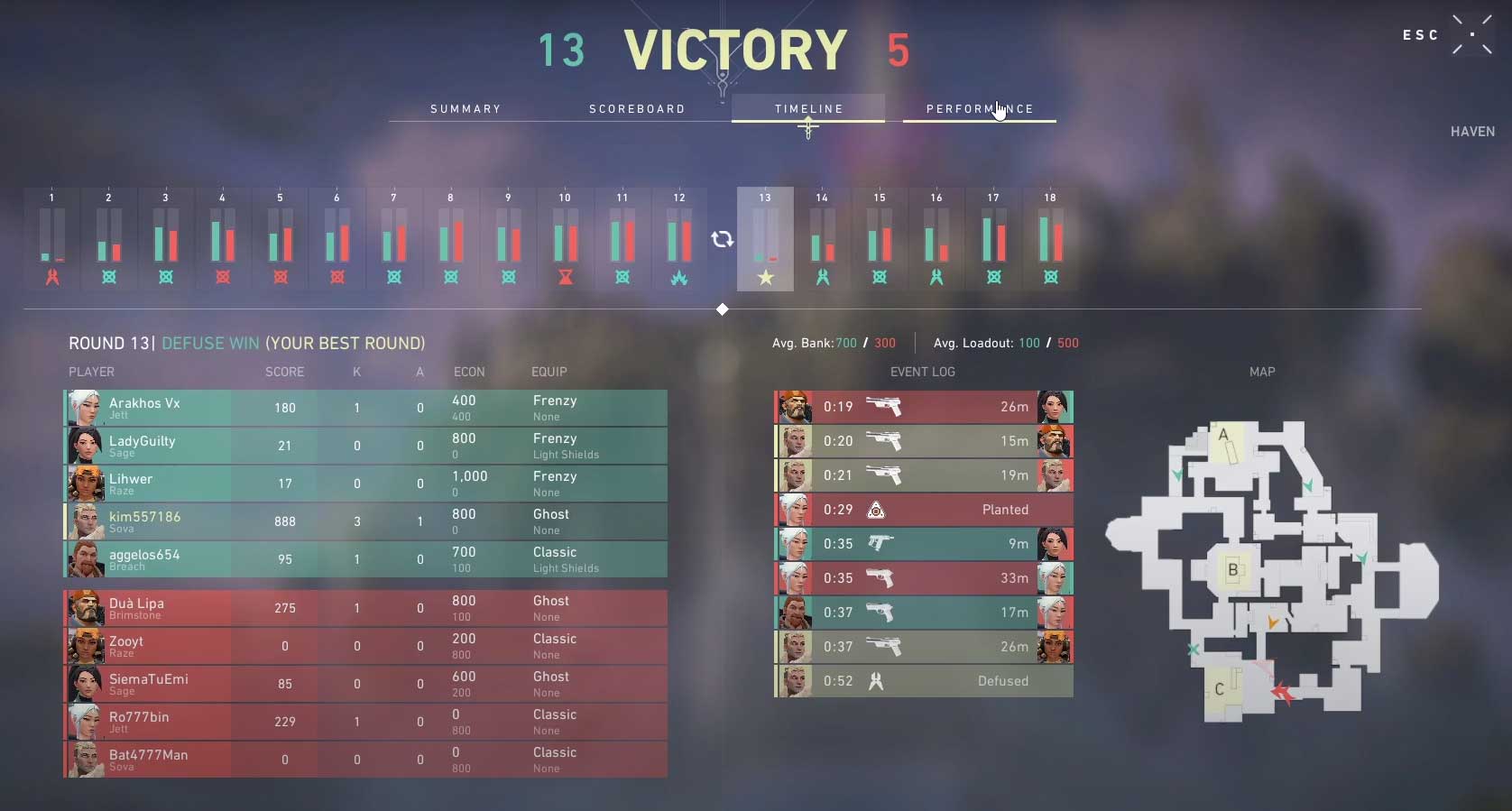1512x811 pixels.
Task: Select enemy player Duà Lipa row
Action: [x=365, y=608]
